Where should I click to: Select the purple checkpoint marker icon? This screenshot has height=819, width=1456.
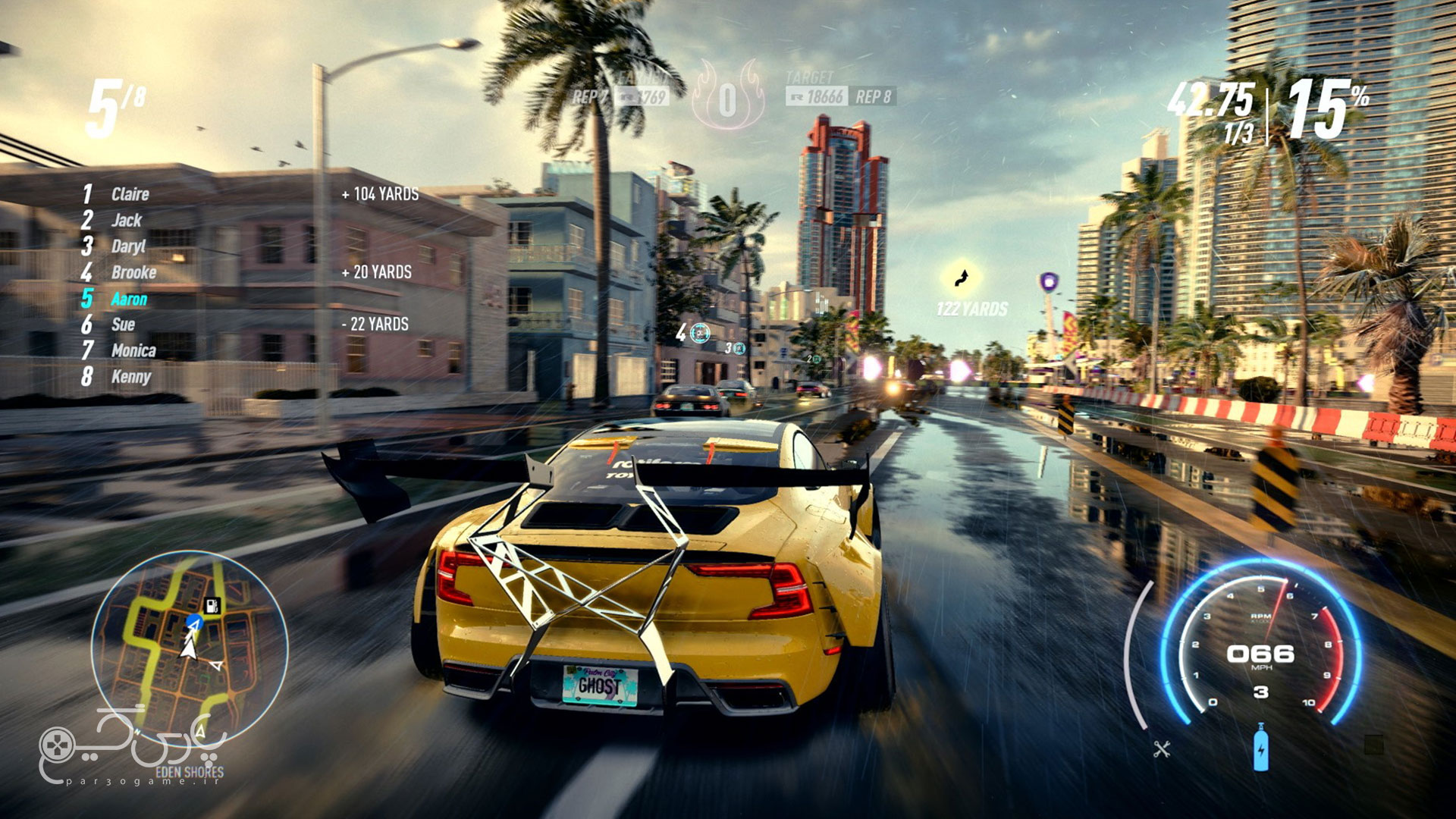click(x=1049, y=282)
